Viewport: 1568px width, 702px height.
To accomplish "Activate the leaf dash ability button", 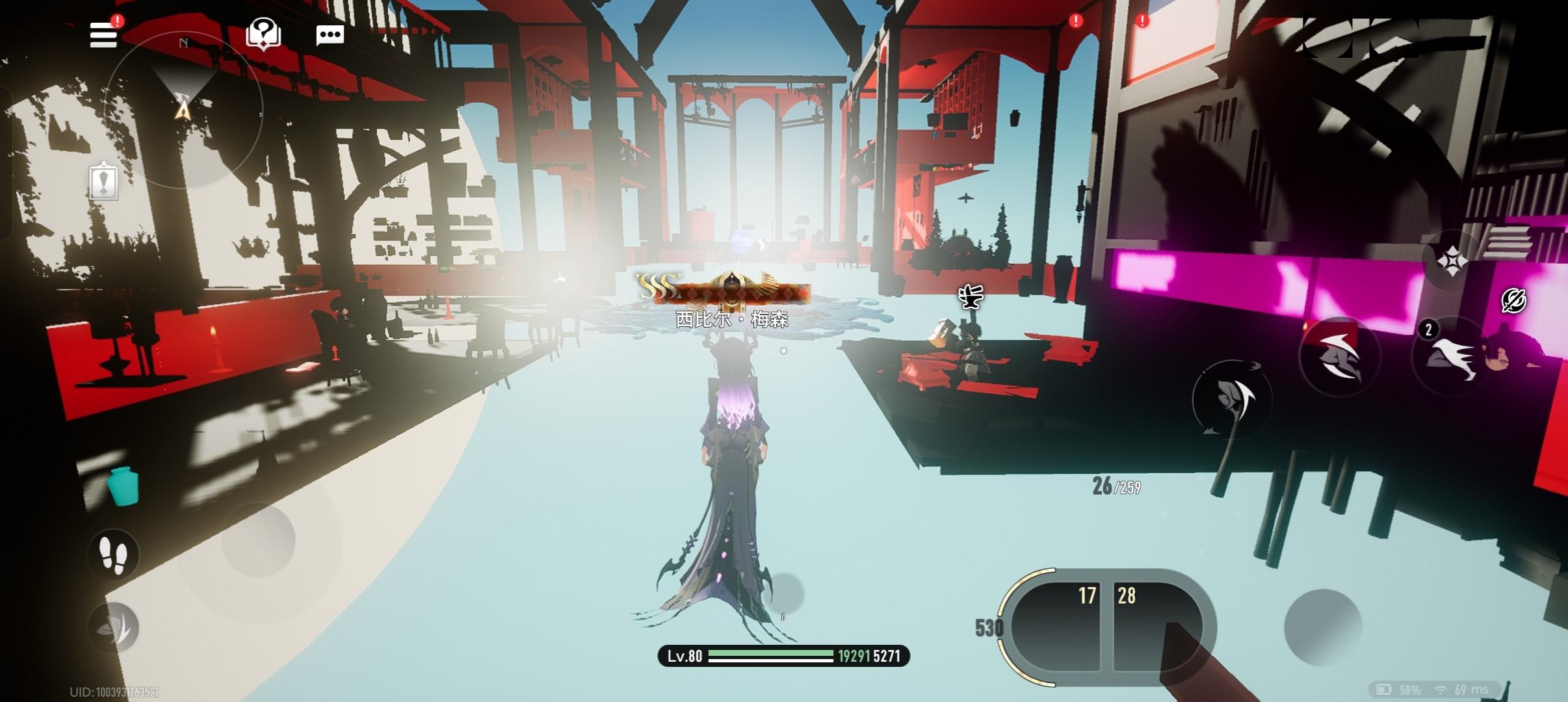I will [x=114, y=627].
